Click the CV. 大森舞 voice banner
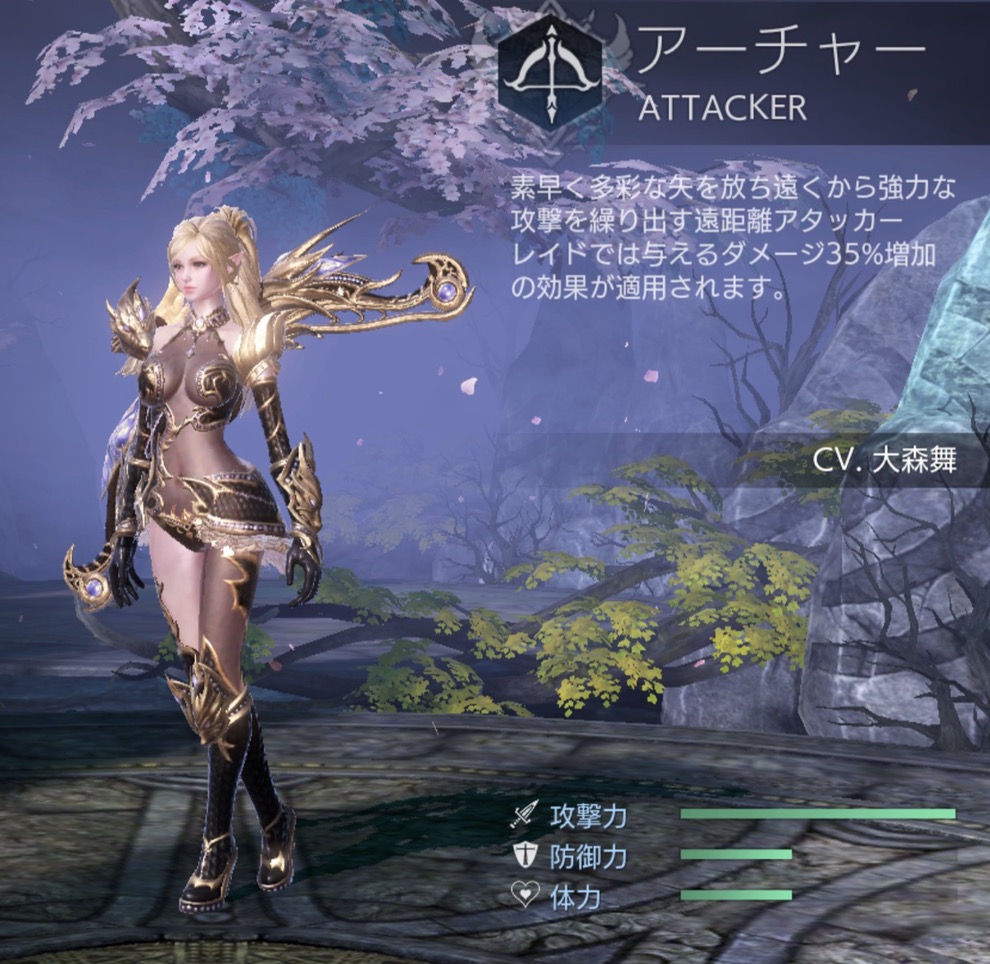990x964 pixels. [884, 461]
